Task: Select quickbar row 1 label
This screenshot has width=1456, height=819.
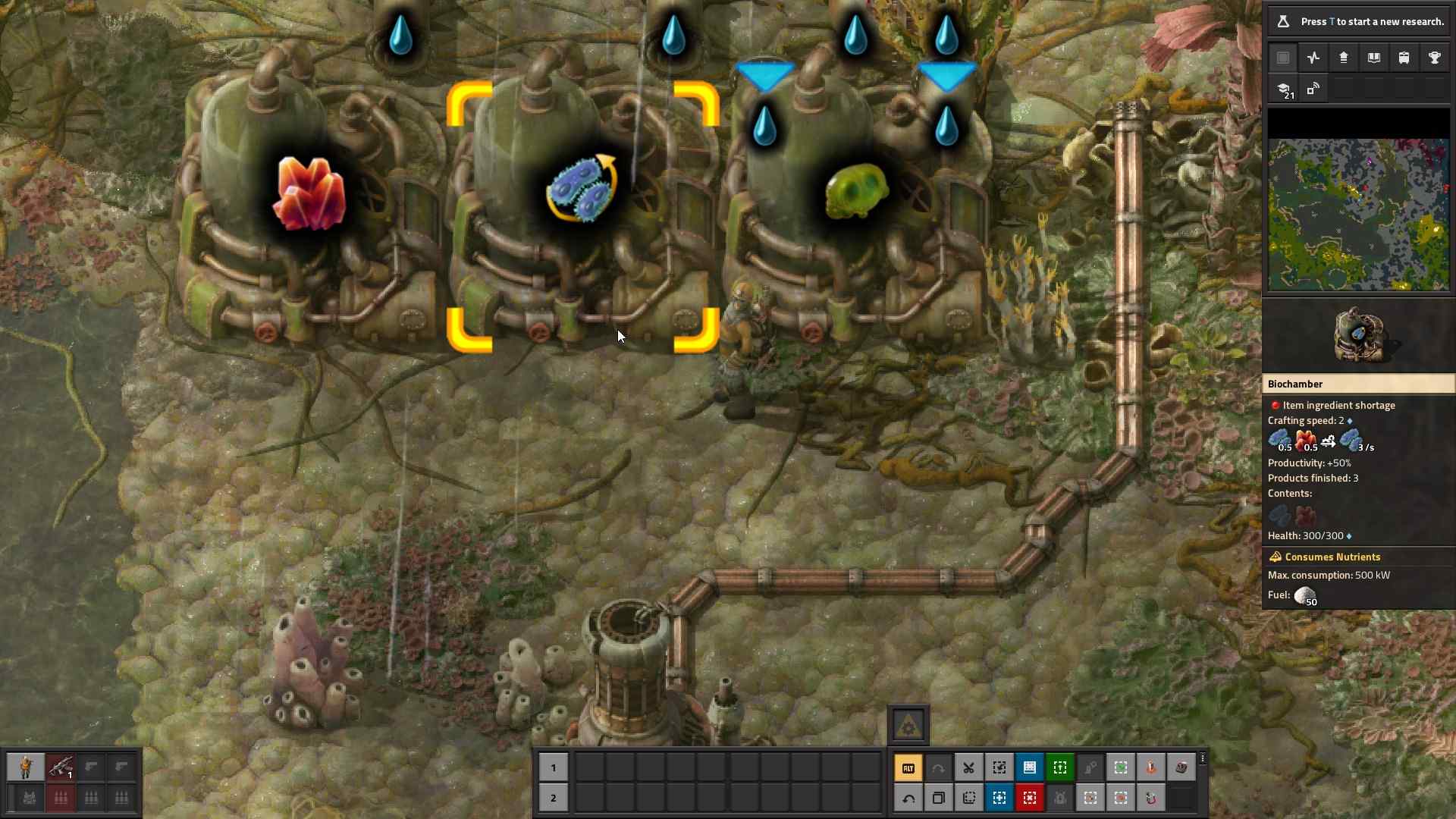Action: click(554, 768)
